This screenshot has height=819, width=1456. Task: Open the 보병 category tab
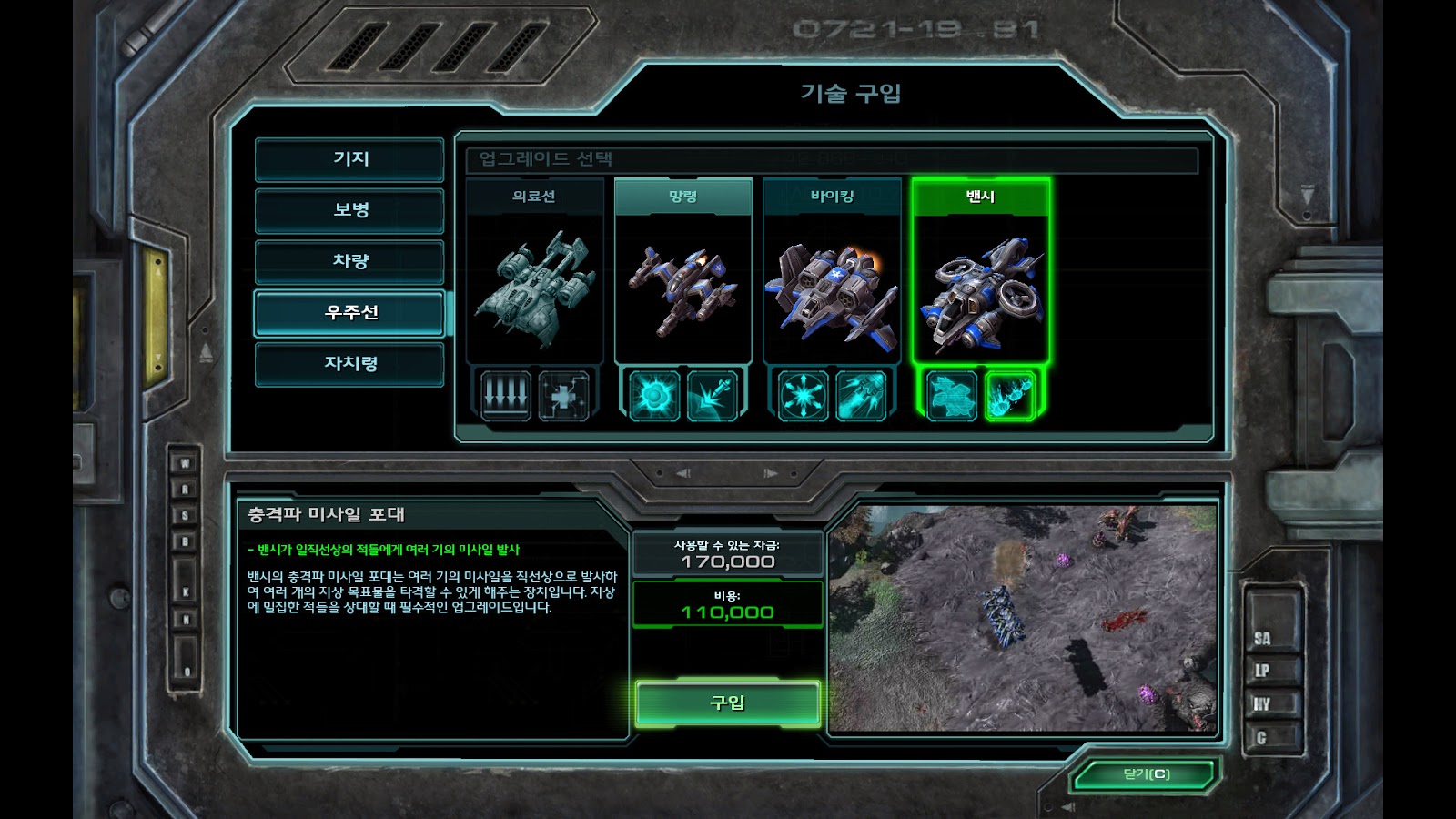pyautogui.click(x=350, y=210)
